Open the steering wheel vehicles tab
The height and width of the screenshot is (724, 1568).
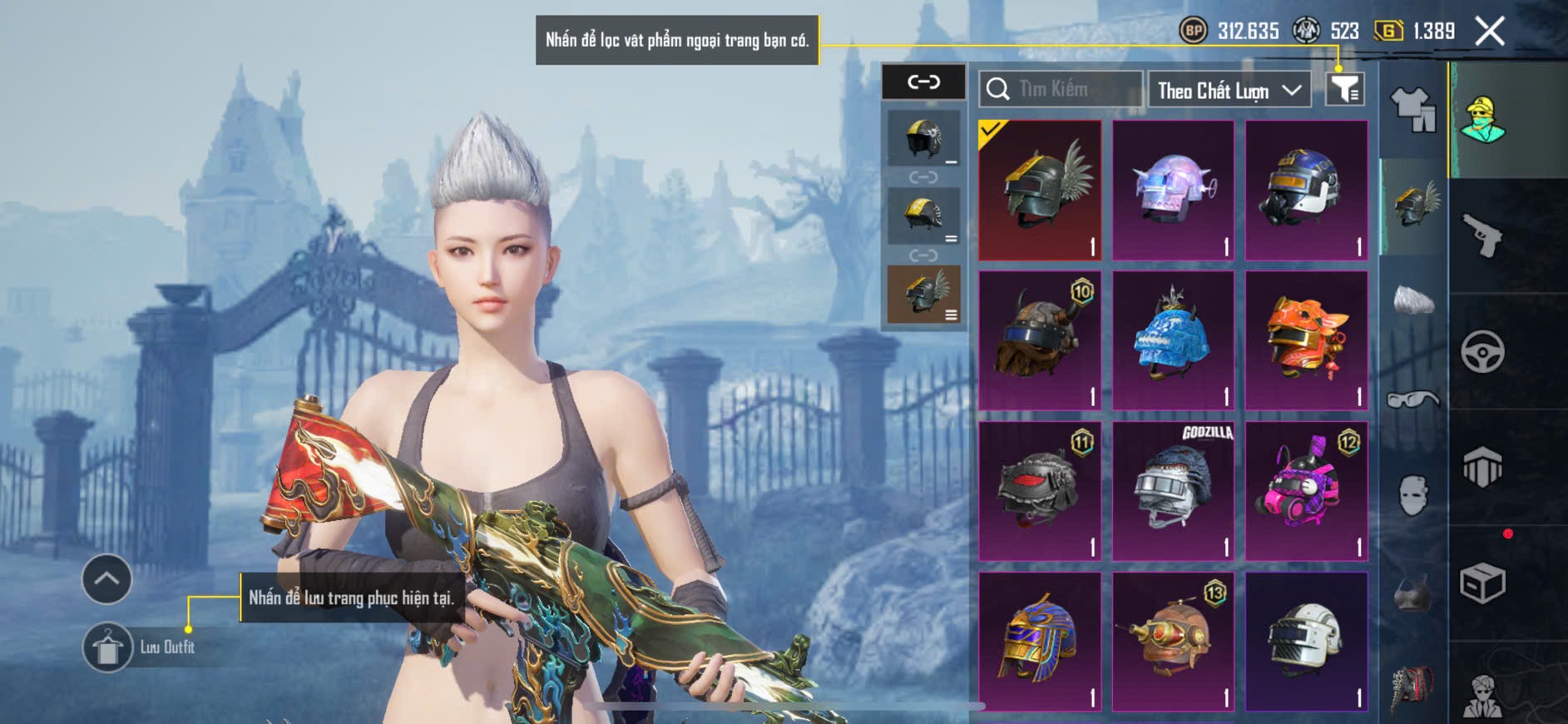[1482, 351]
